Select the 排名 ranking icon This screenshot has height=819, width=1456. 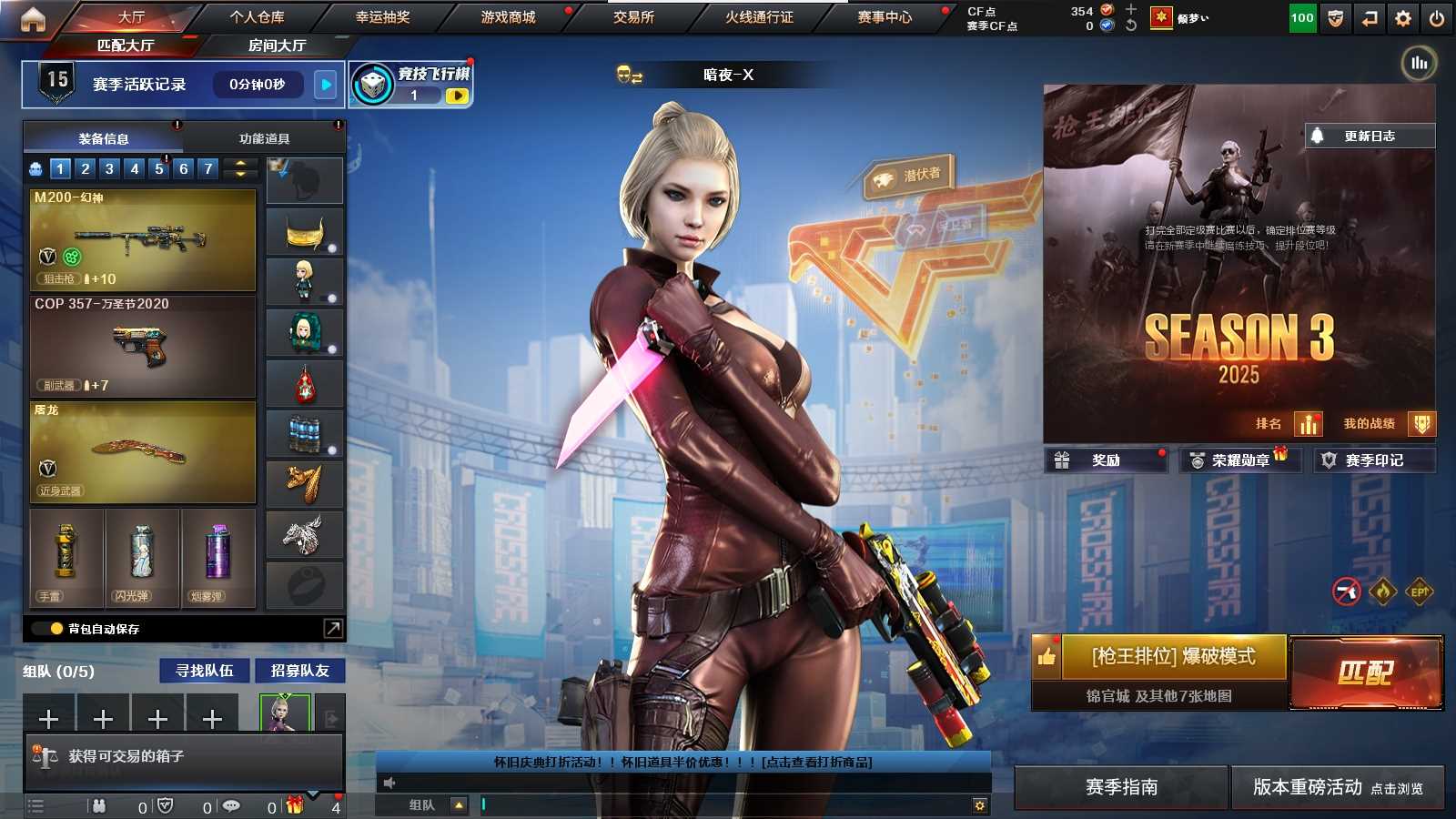tap(1309, 424)
